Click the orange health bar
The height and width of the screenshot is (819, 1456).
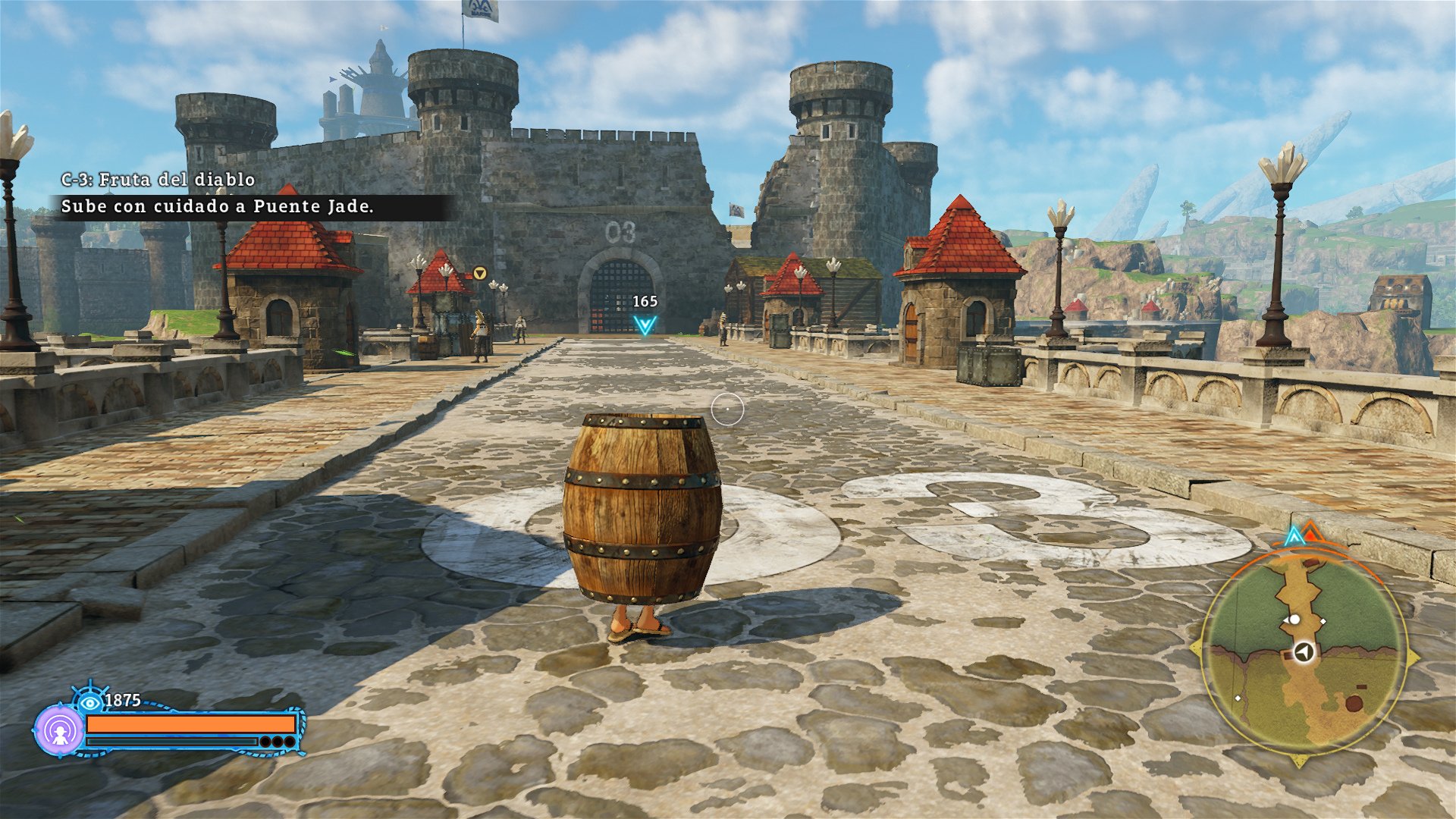190,725
